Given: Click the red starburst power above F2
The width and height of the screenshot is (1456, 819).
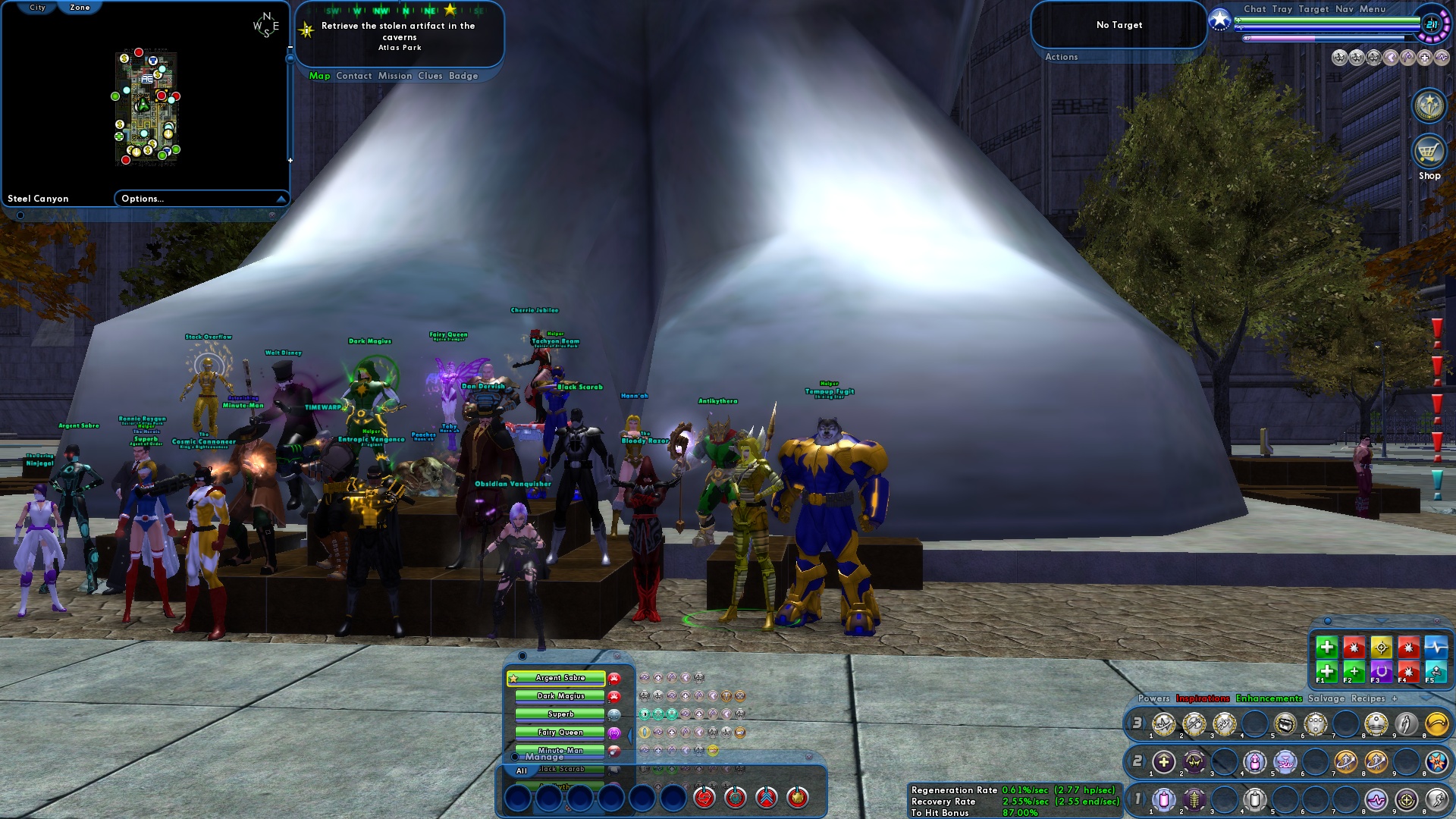Looking at the screenshot, I should pos(1354,648).
